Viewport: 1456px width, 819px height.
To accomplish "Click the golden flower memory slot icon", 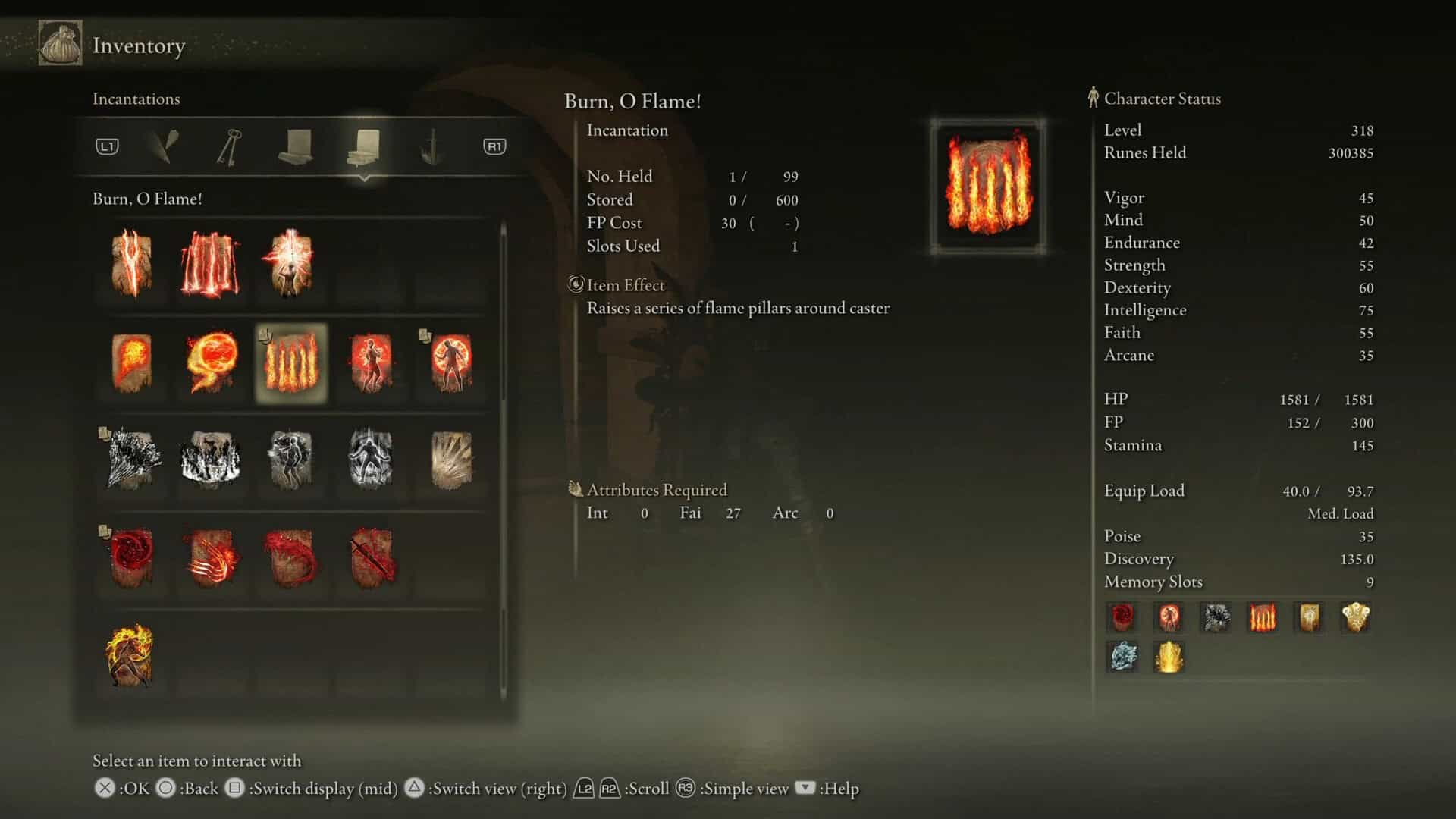I will [1355, 617].
